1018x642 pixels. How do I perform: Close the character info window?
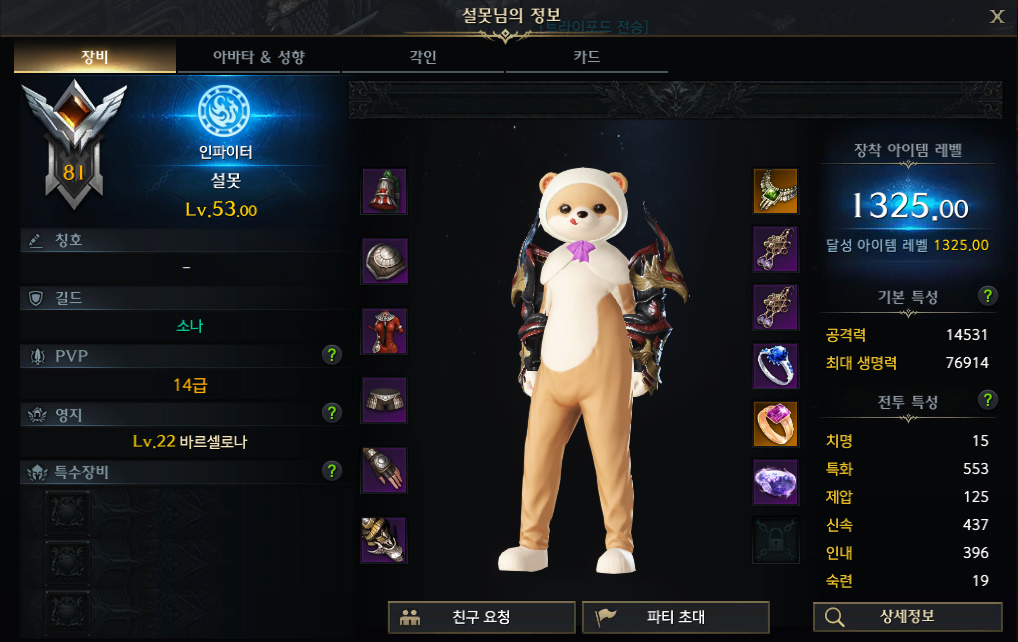[997, 16]
